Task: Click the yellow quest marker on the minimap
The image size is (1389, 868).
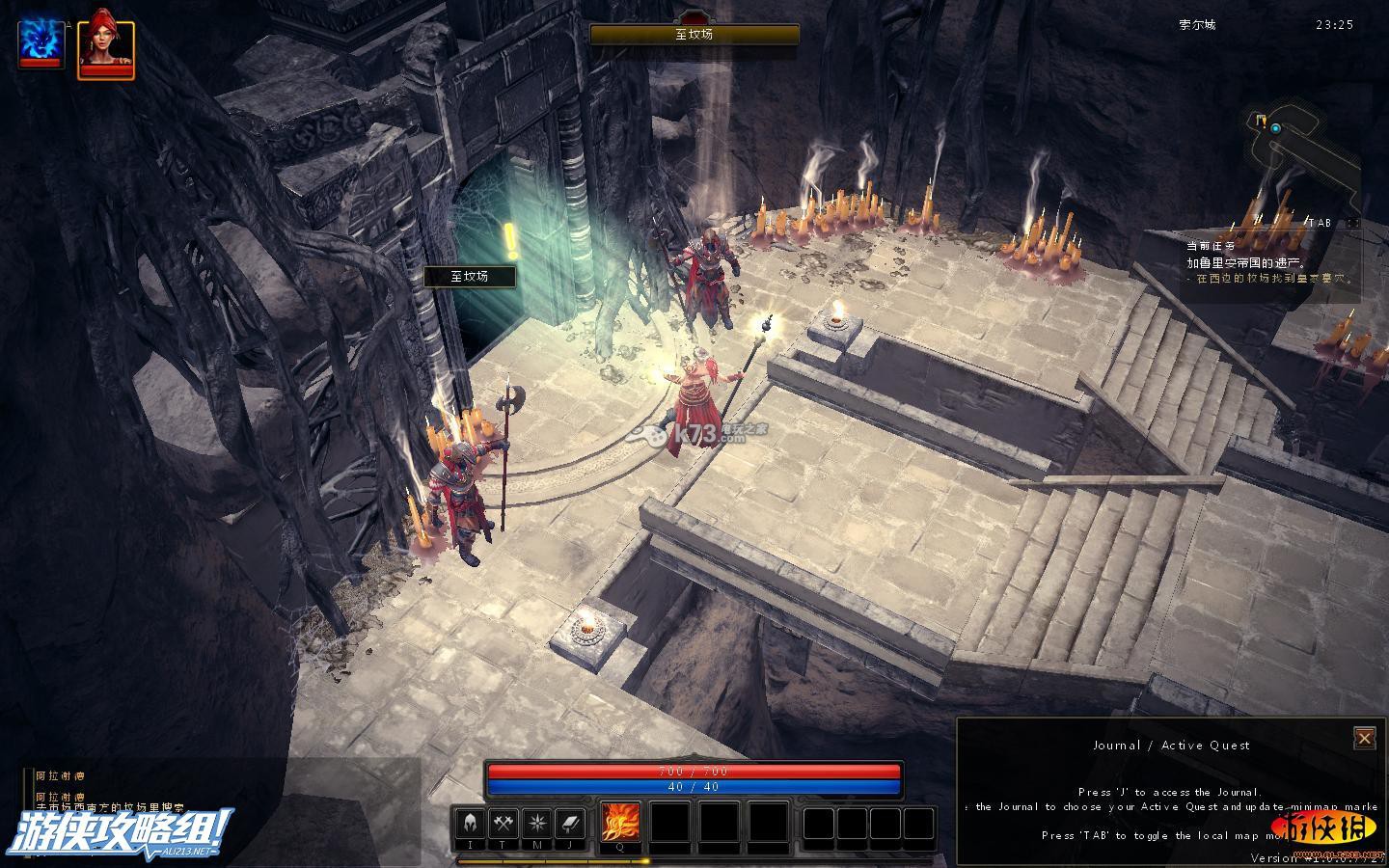Action: click(x=1261, y=121)
